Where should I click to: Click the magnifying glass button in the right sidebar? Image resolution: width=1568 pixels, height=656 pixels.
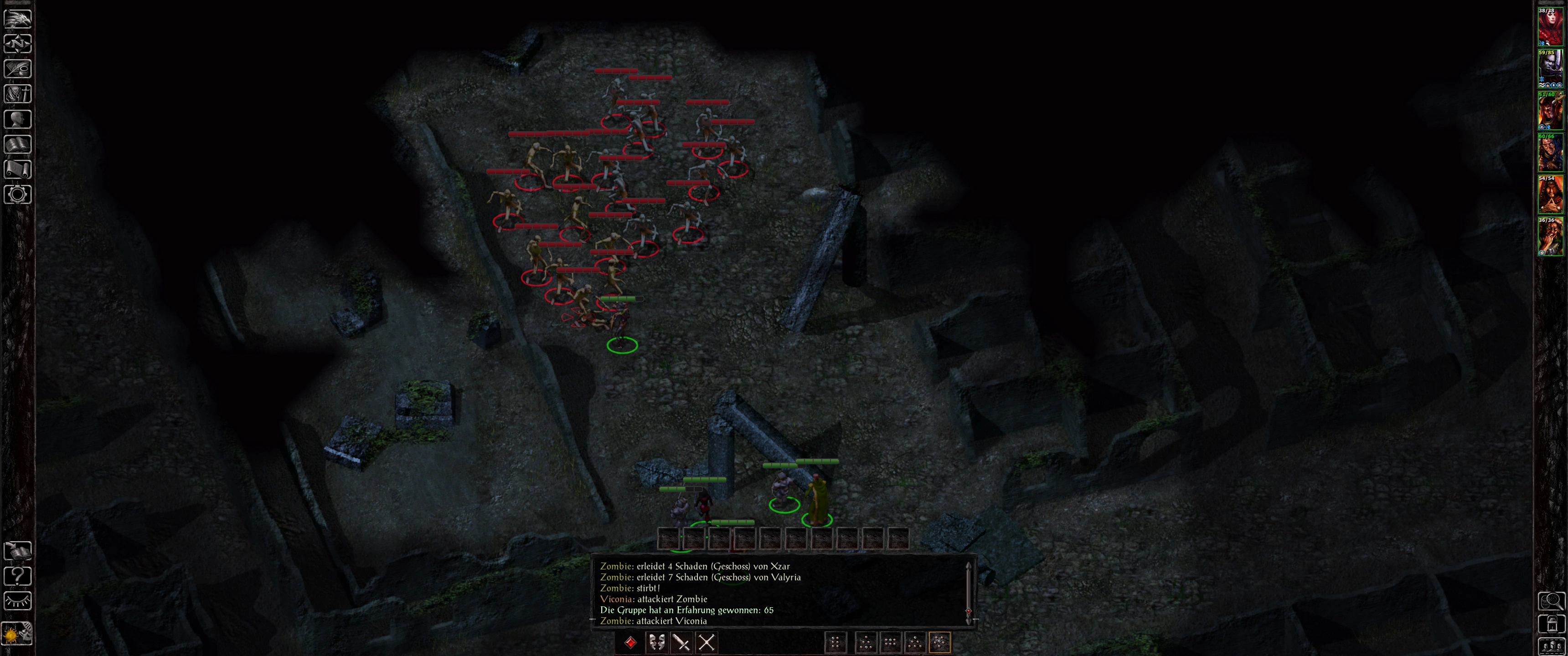tap(1551, 601)
